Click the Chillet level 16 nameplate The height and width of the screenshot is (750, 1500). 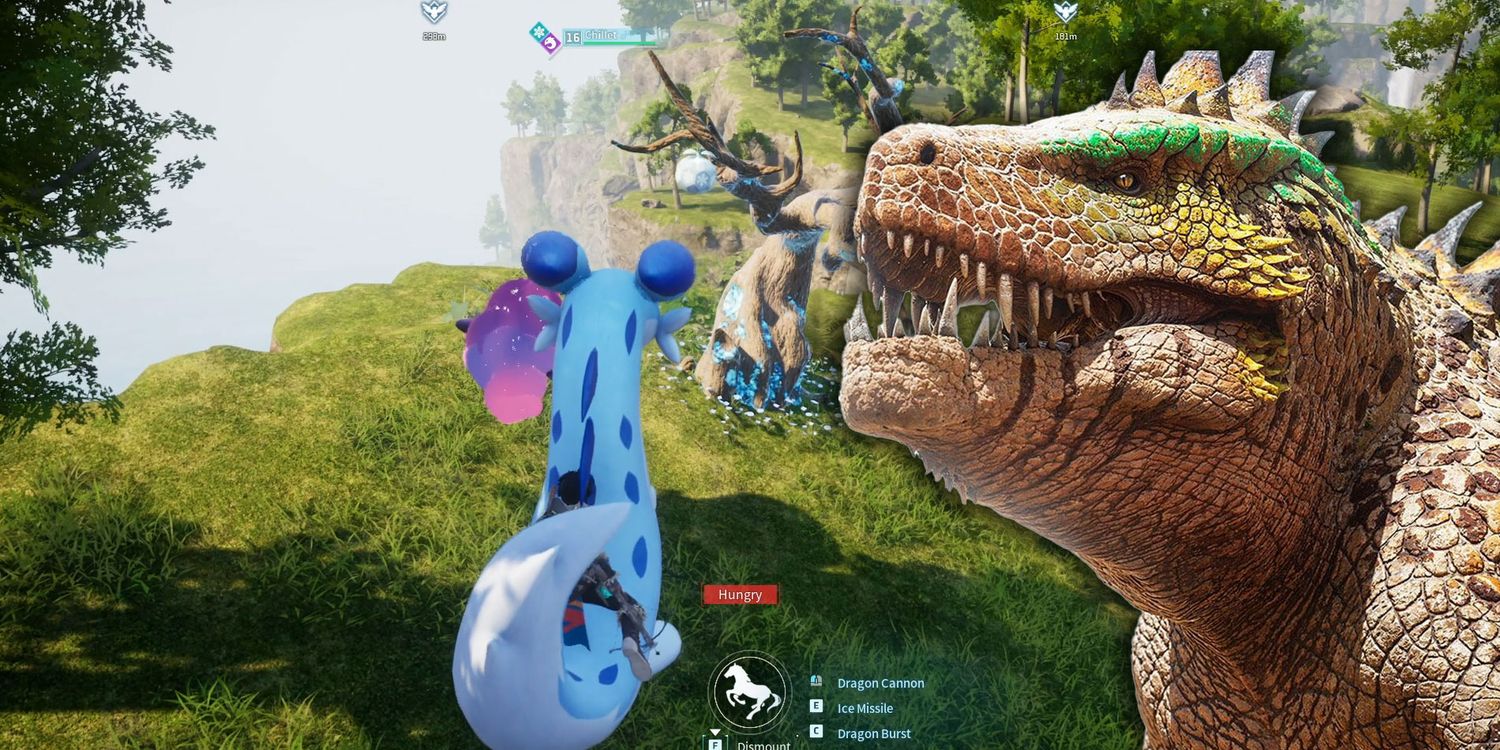600,36
